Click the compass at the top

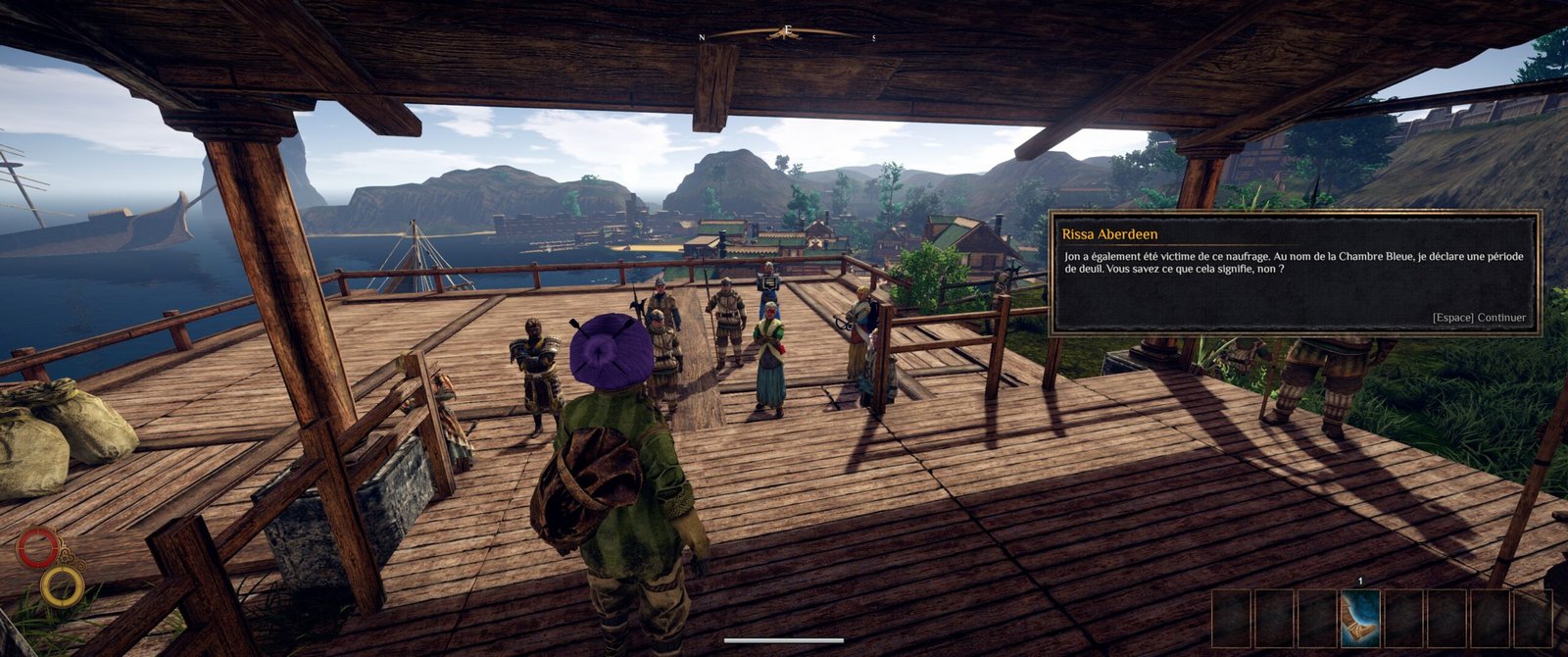point(786,33)
